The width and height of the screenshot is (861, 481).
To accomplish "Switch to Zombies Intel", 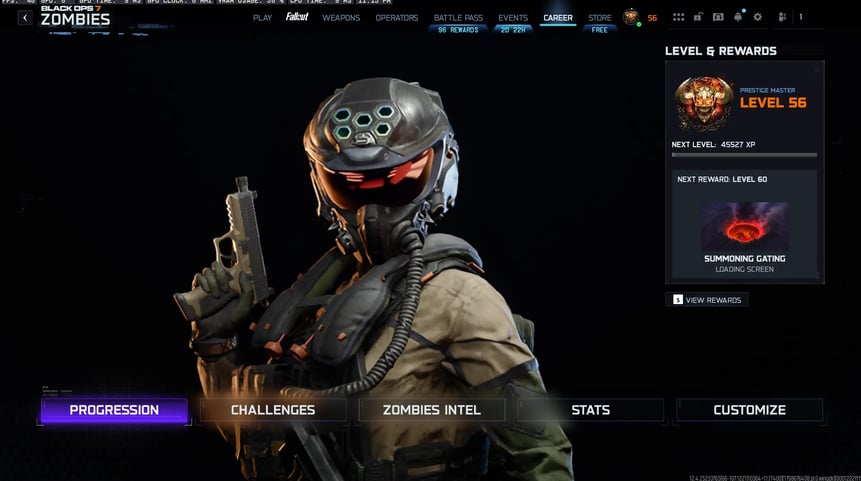I will coord(432,410).
